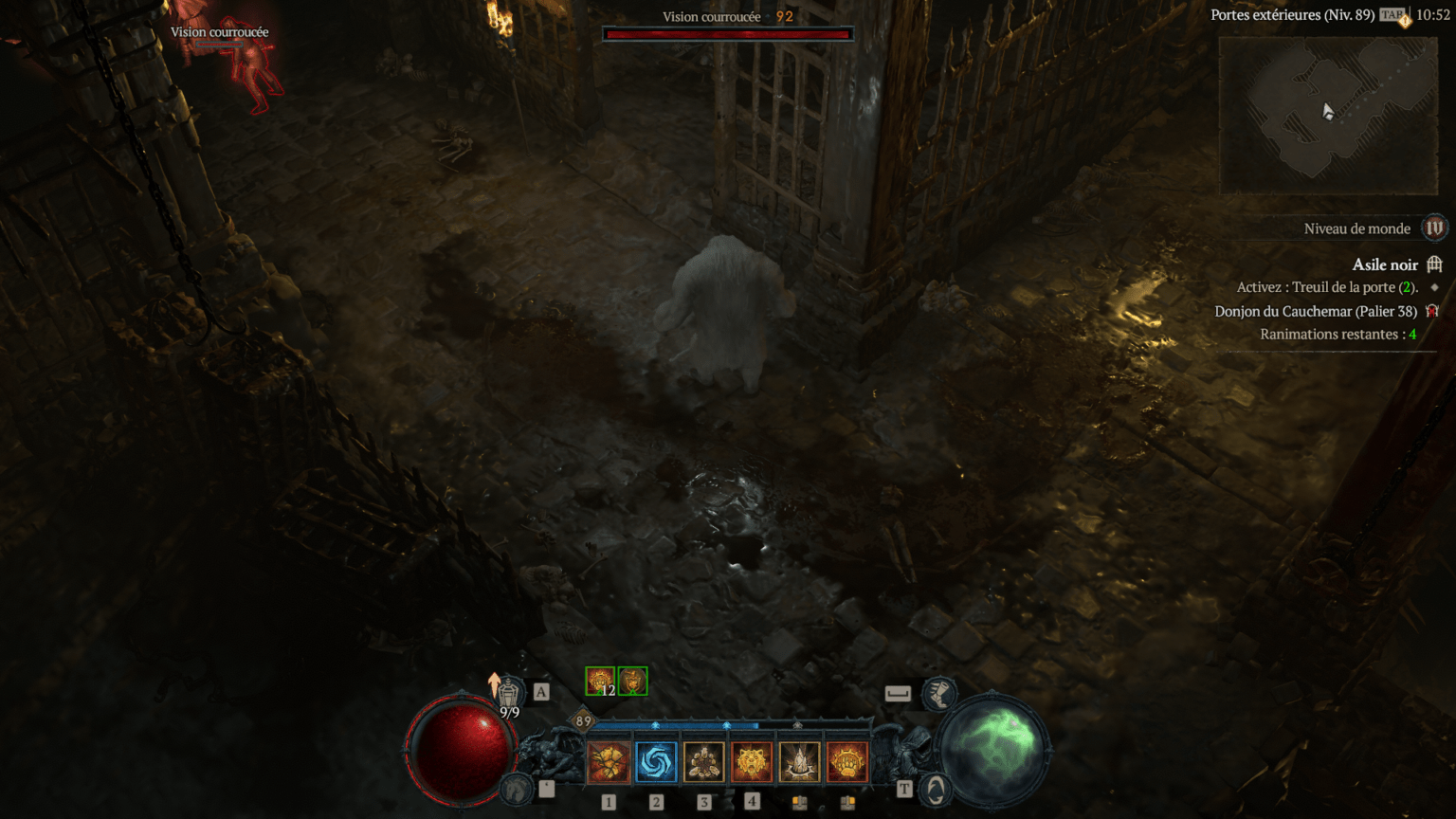Click the World Tier IV emblem

coord(1434,228)
